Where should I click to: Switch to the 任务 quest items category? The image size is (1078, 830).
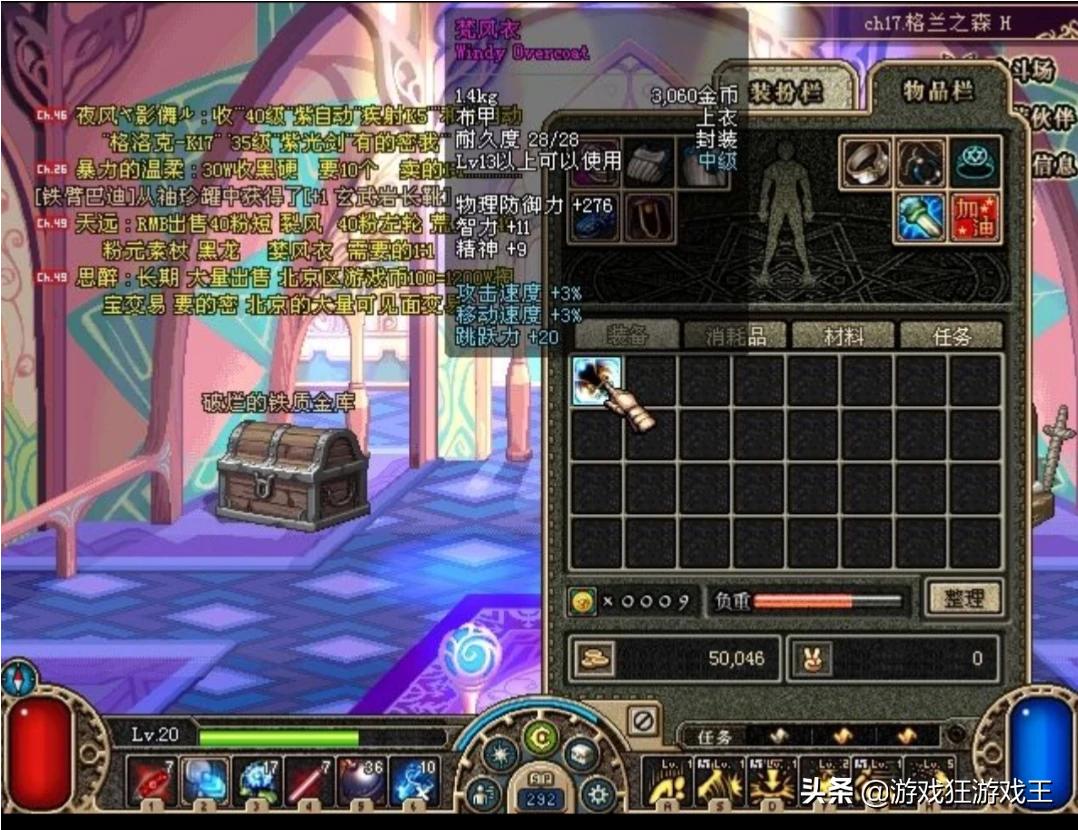coord(951,335)
